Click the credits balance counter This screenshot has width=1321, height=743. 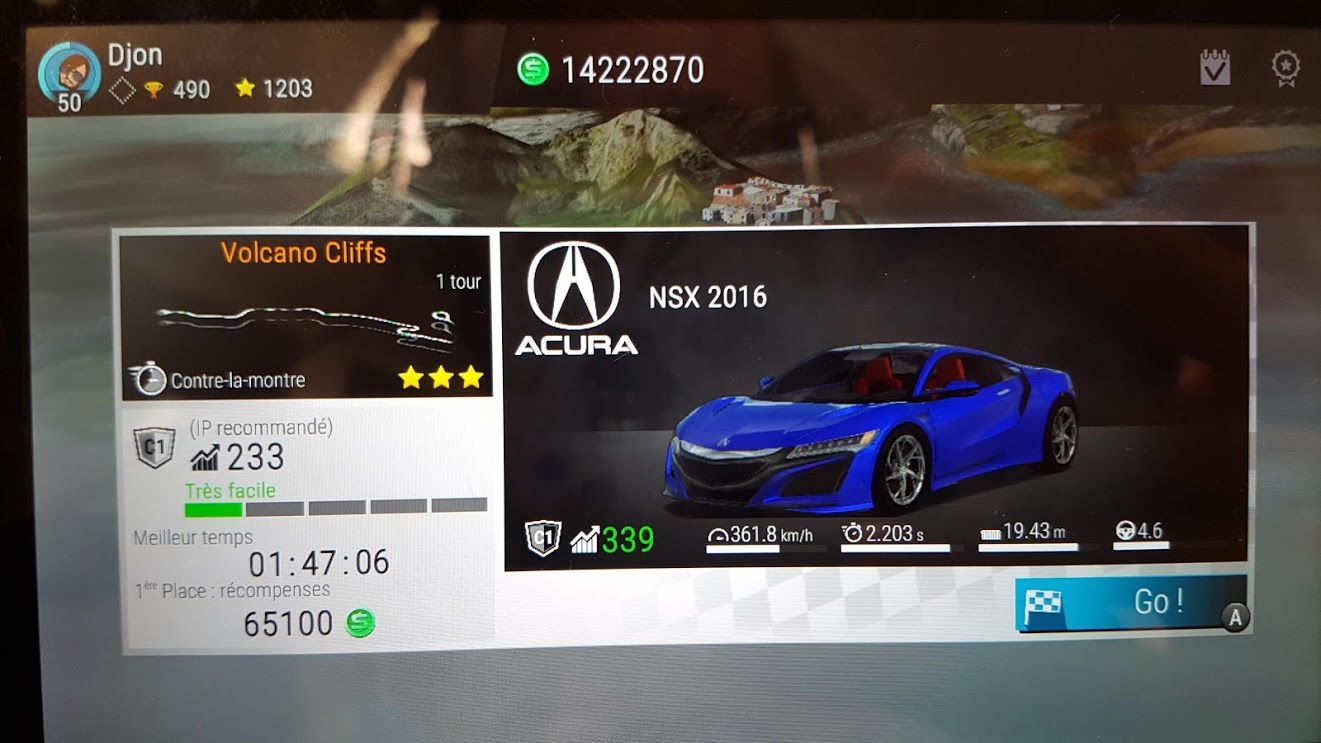tap(612, 70)
